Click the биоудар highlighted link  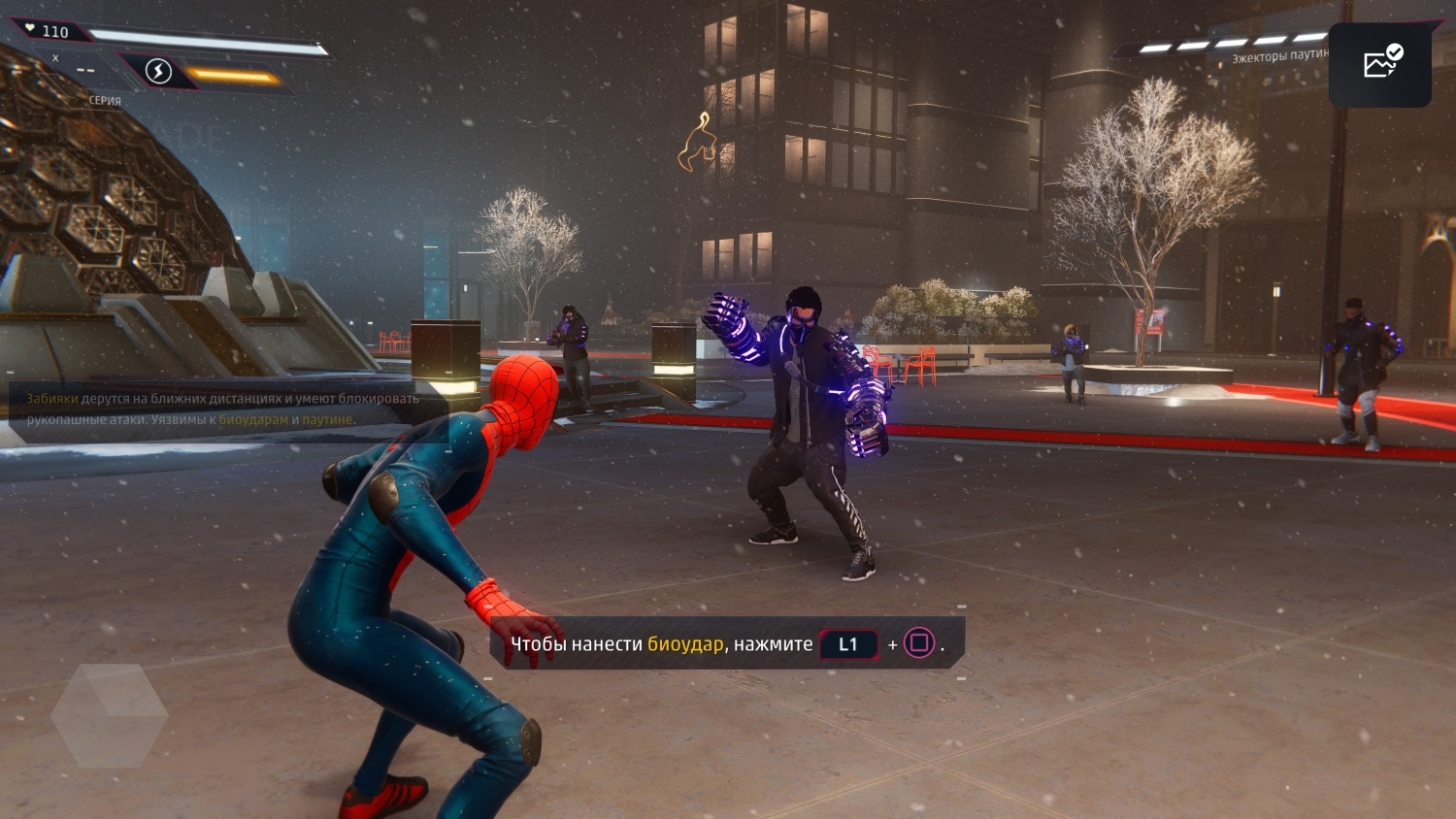(686, 643)
